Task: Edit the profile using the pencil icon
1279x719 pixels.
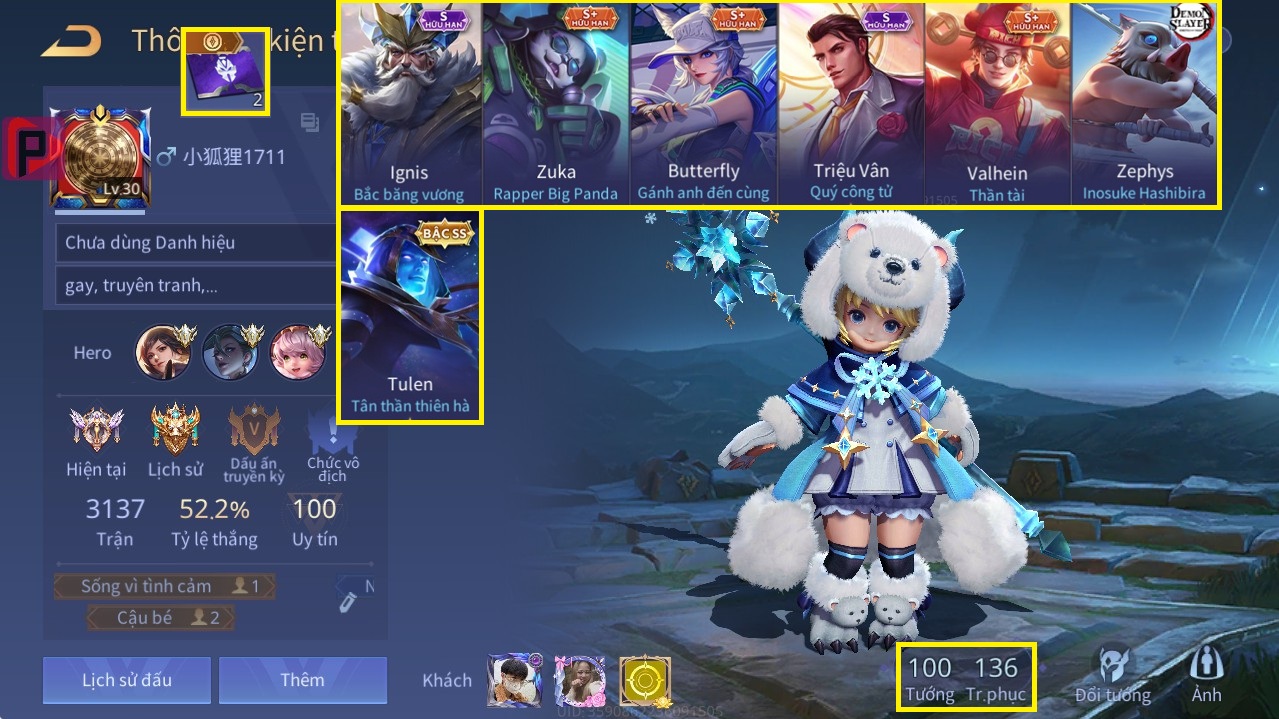Action: click(x=345, y=601)
